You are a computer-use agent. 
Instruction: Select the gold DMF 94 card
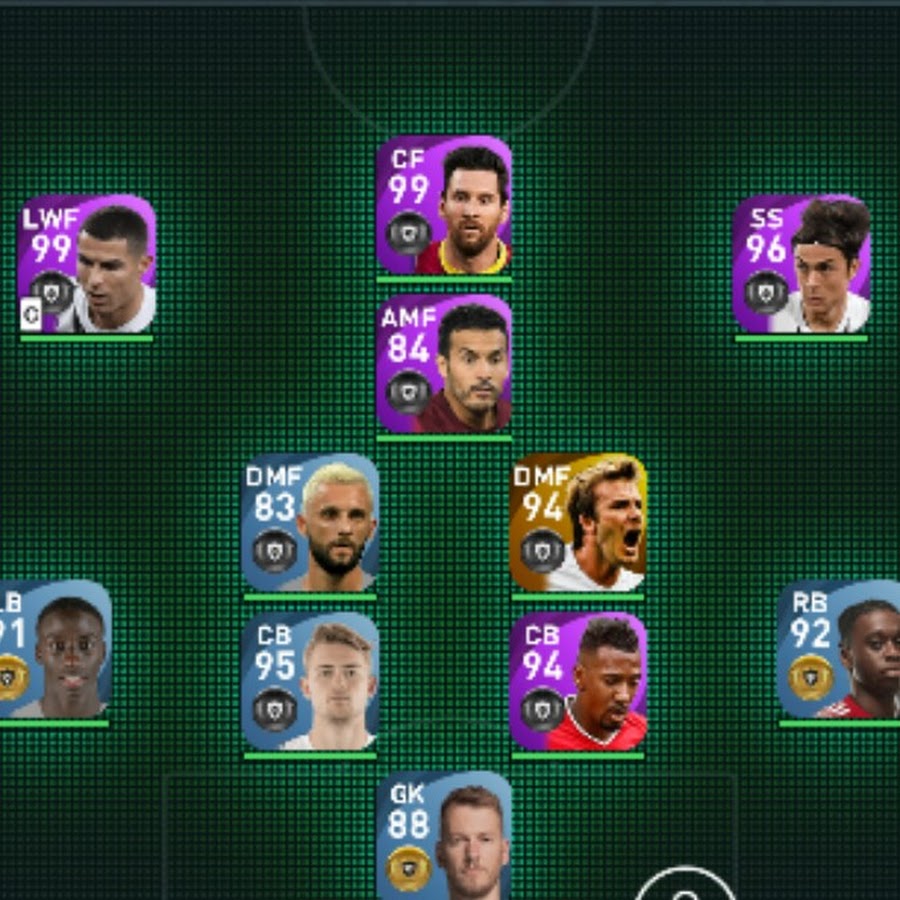click(x=578, y=523)
